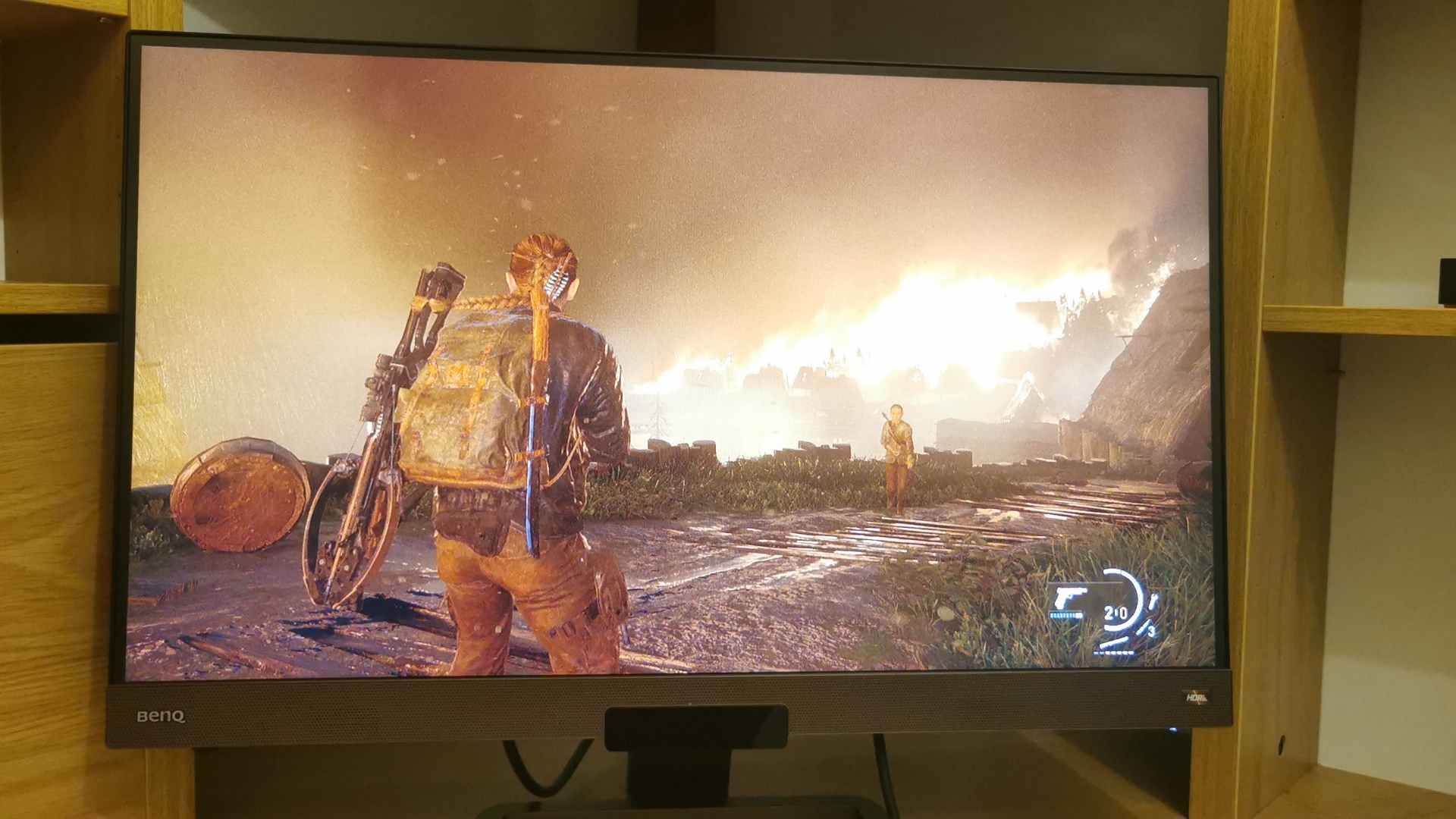This screenshot has height=819, width=1456.
Task: Expand the reserve magazine count showing 3
Action: click(x=1152, y=632)
